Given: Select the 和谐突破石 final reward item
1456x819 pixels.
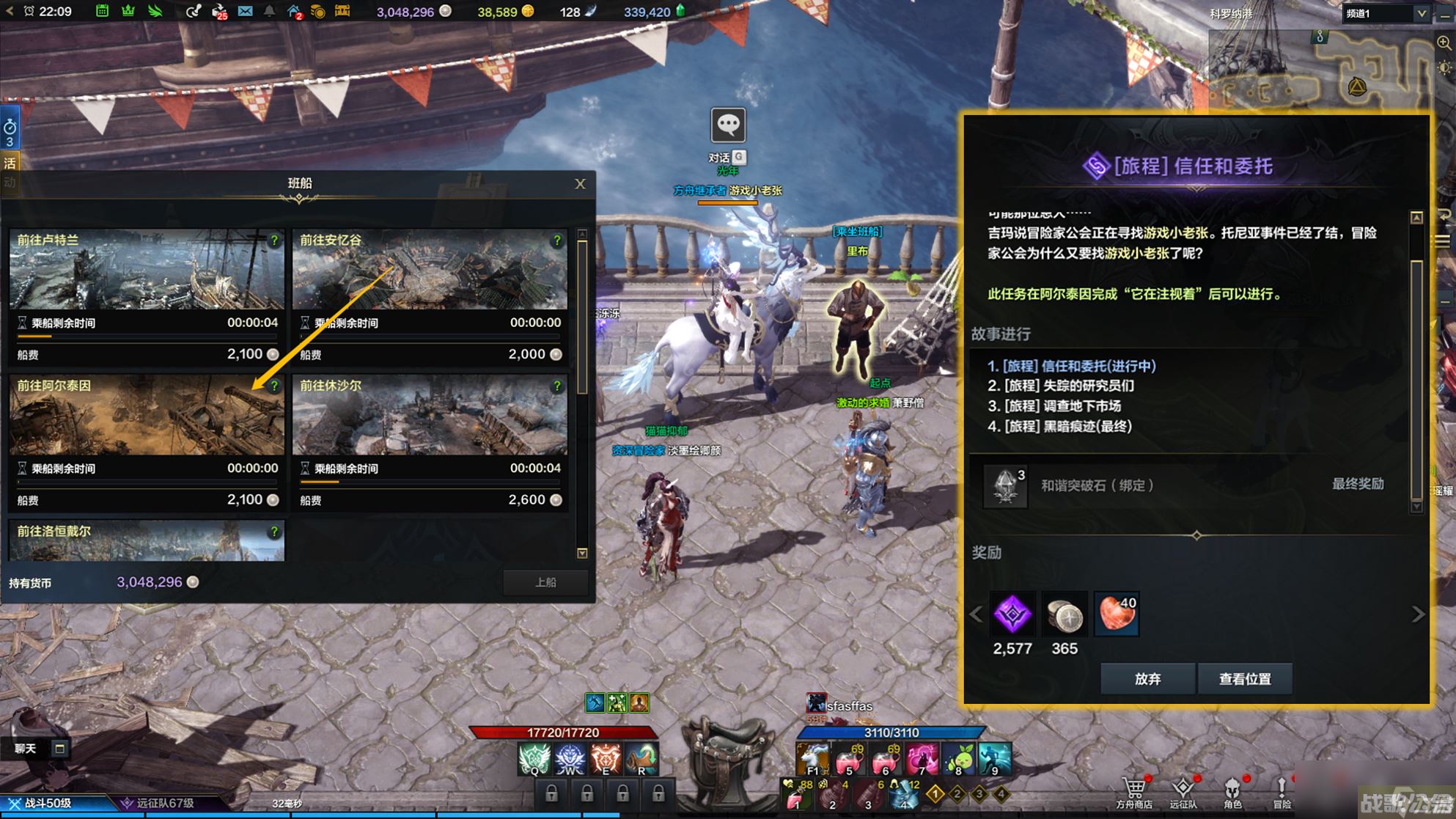Looking at the screenshot, I should point(1005,485).
